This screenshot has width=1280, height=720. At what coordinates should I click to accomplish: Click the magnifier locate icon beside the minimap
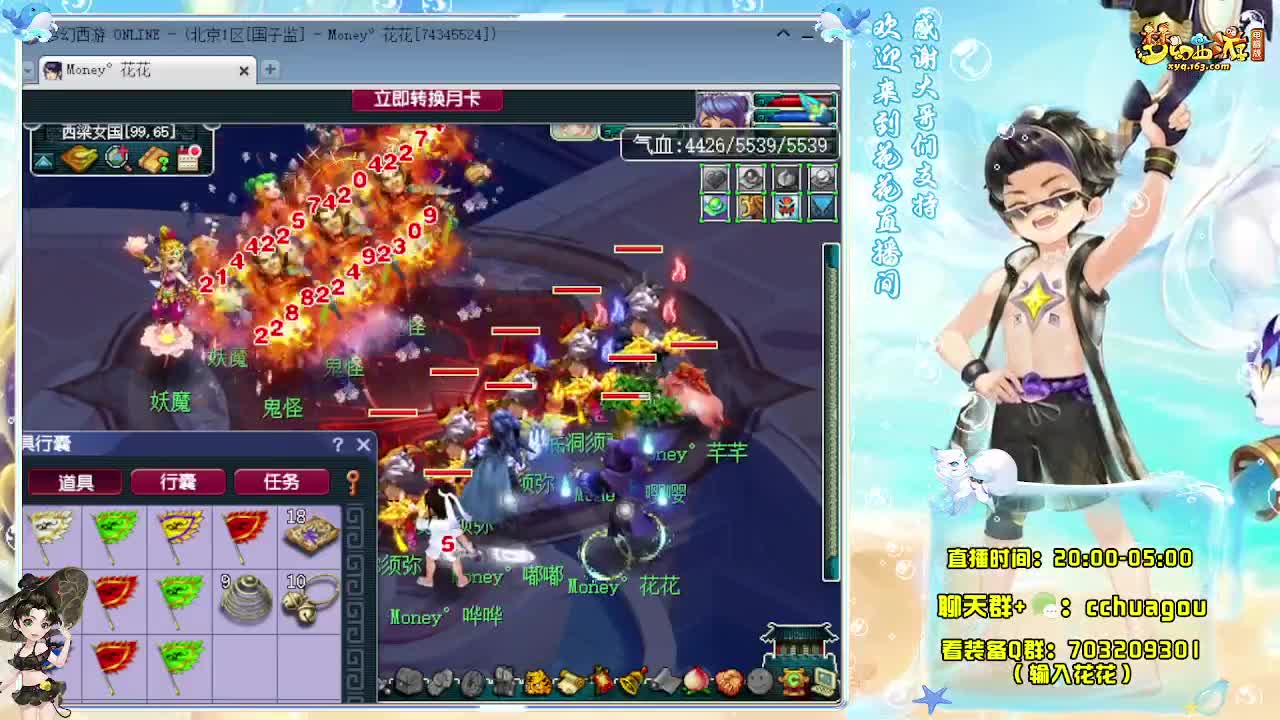point(115,158)
